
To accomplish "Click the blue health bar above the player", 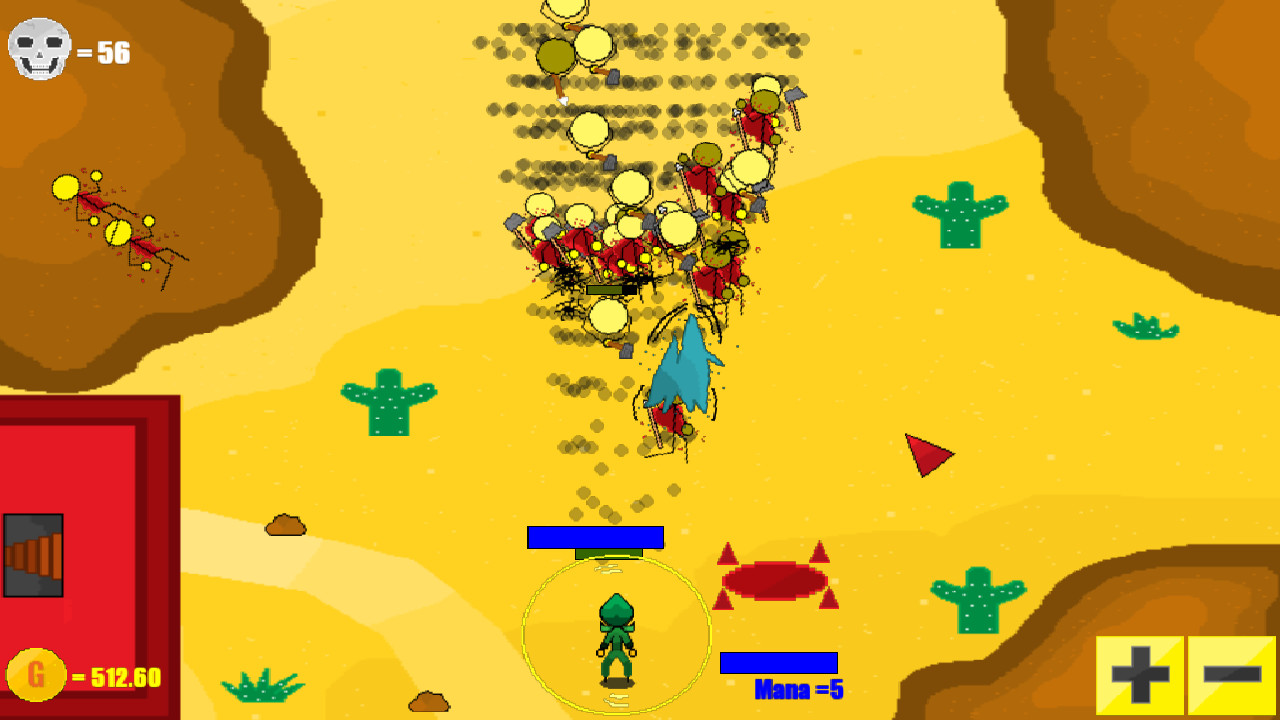I will (x=595, y=537).
